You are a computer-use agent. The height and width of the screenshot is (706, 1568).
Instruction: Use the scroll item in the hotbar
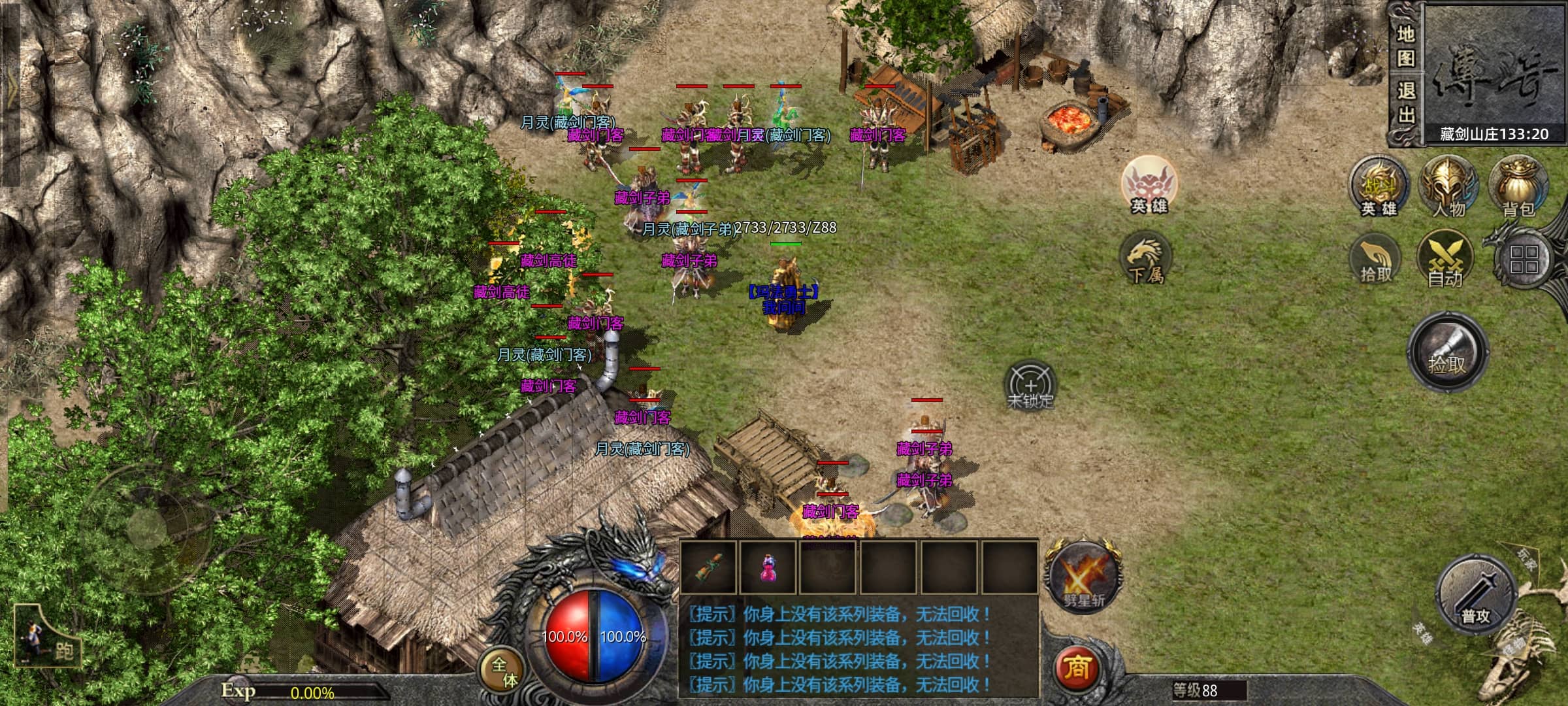click(708, 567)
